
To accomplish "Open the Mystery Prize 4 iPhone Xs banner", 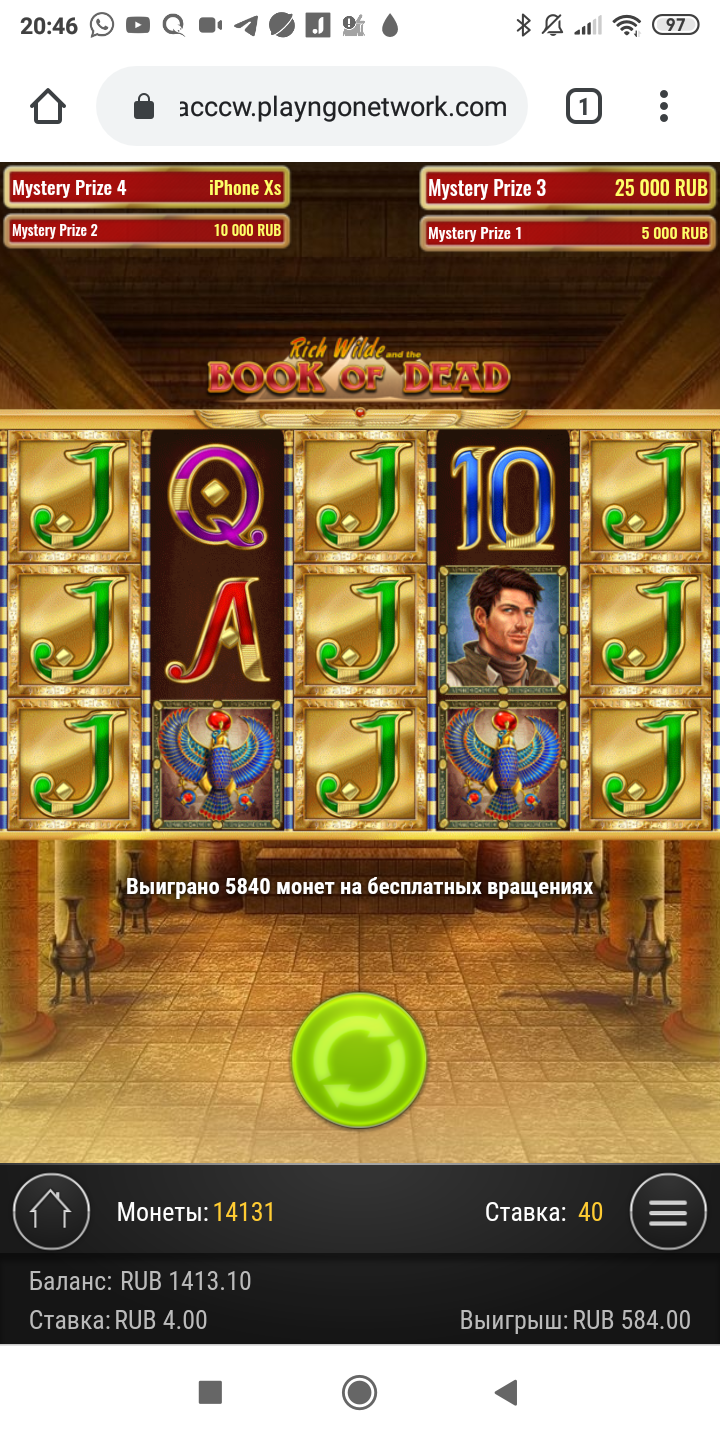I will 147,188.
